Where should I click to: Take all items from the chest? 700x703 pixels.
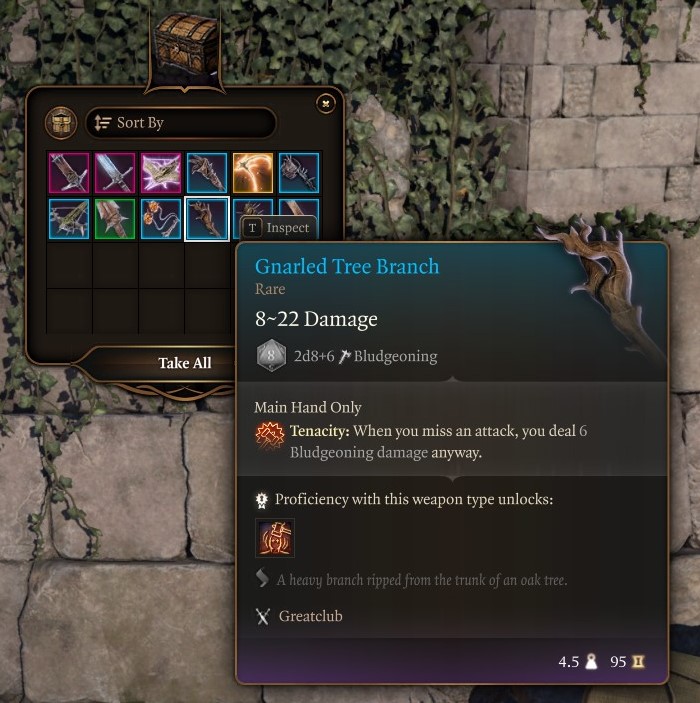[x=185, y=363]
